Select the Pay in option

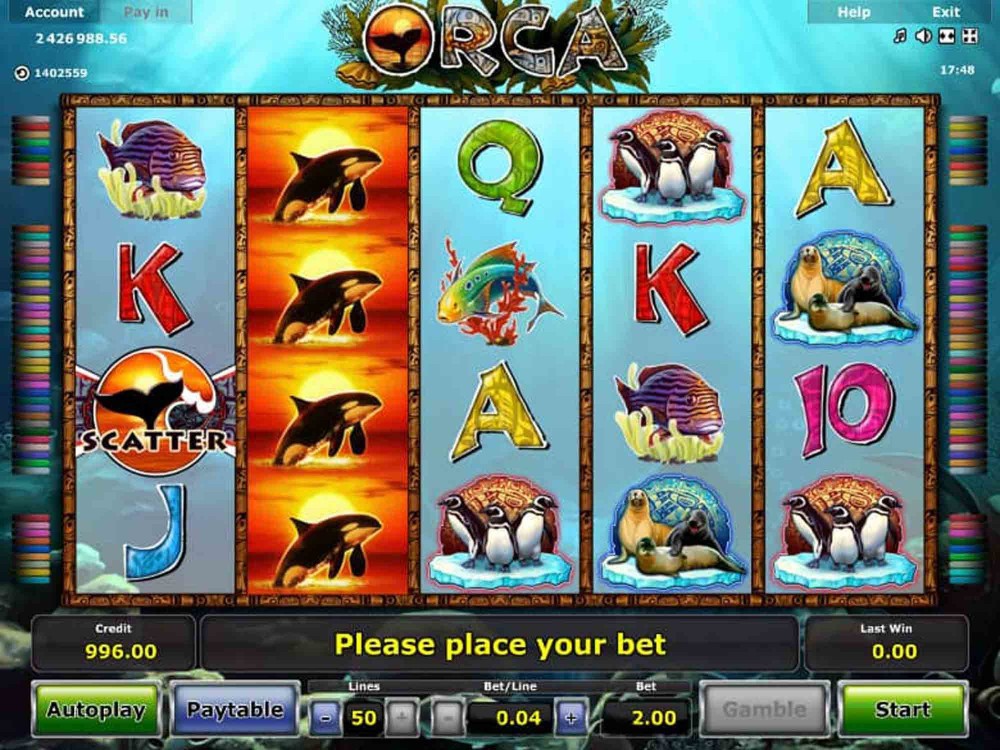point(146,12)
